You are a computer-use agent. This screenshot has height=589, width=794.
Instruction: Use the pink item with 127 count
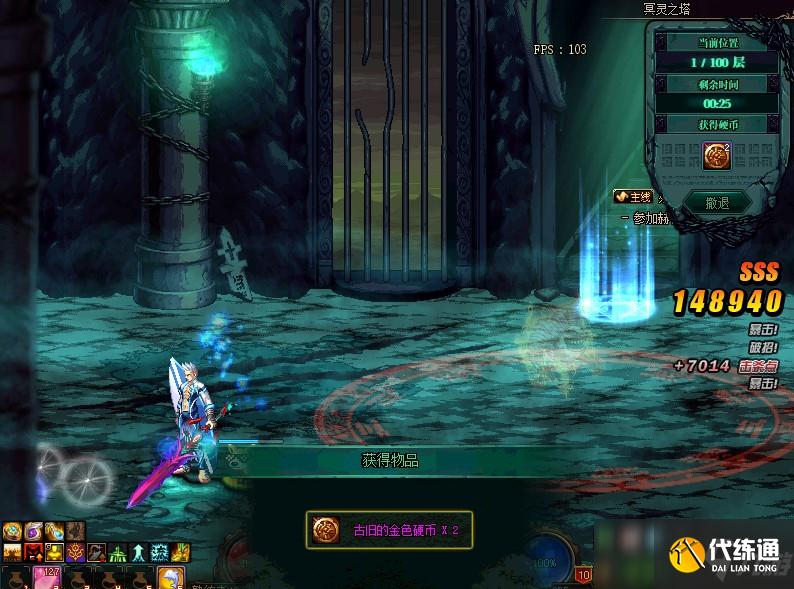(x=46, y=578)
